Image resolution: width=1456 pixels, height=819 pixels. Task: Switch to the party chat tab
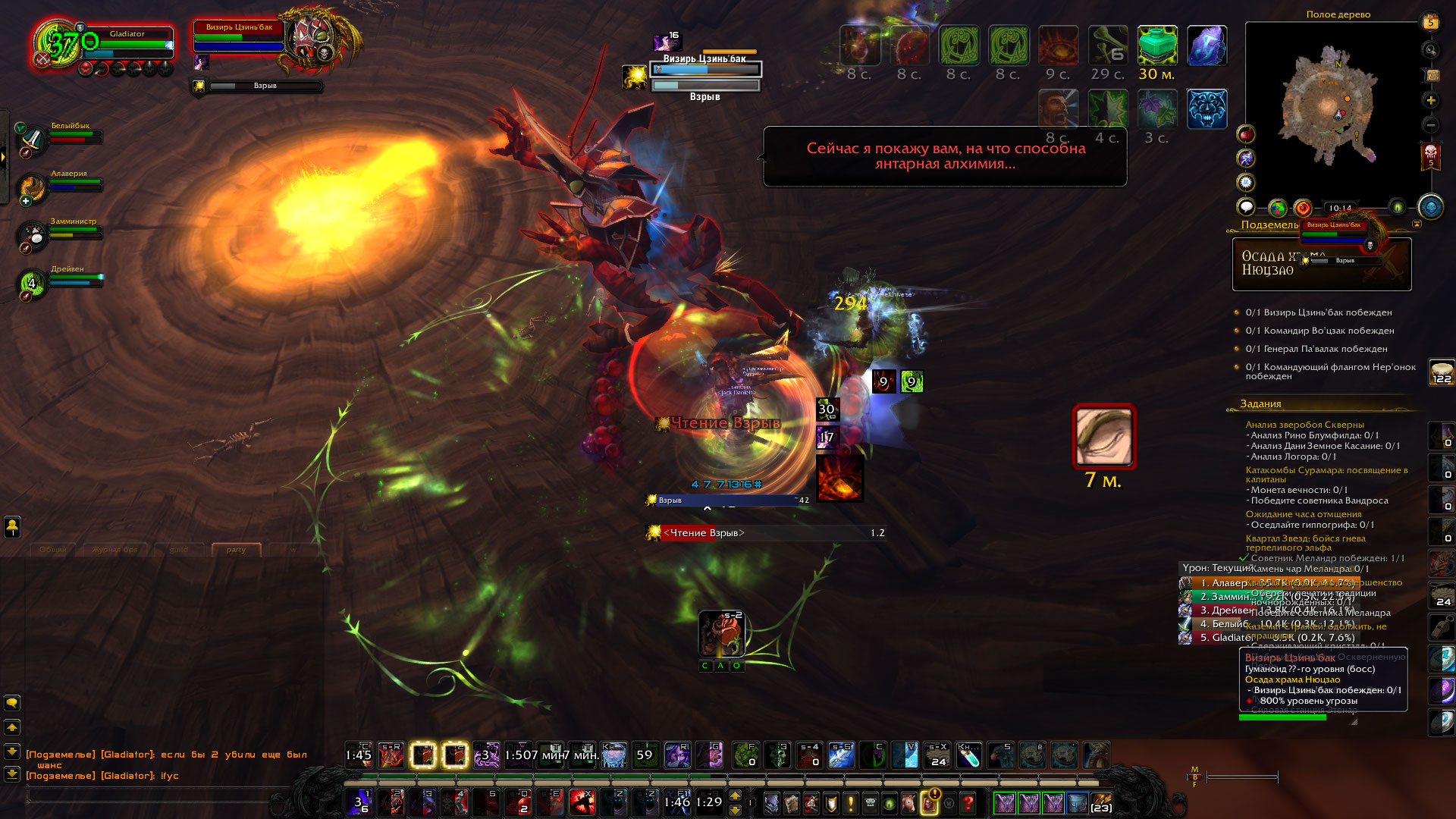point(236,549)
